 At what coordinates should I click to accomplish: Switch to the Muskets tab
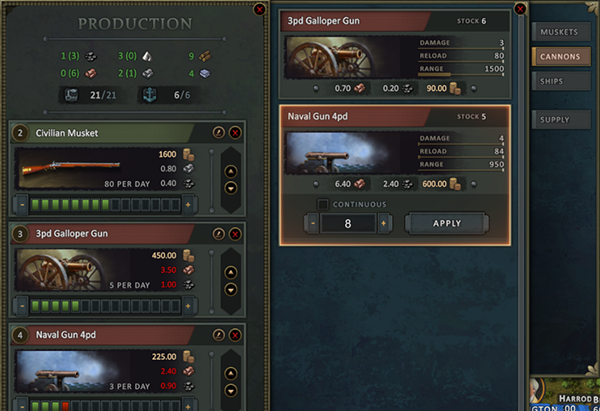pyautogui.click(x=559, y=33)
